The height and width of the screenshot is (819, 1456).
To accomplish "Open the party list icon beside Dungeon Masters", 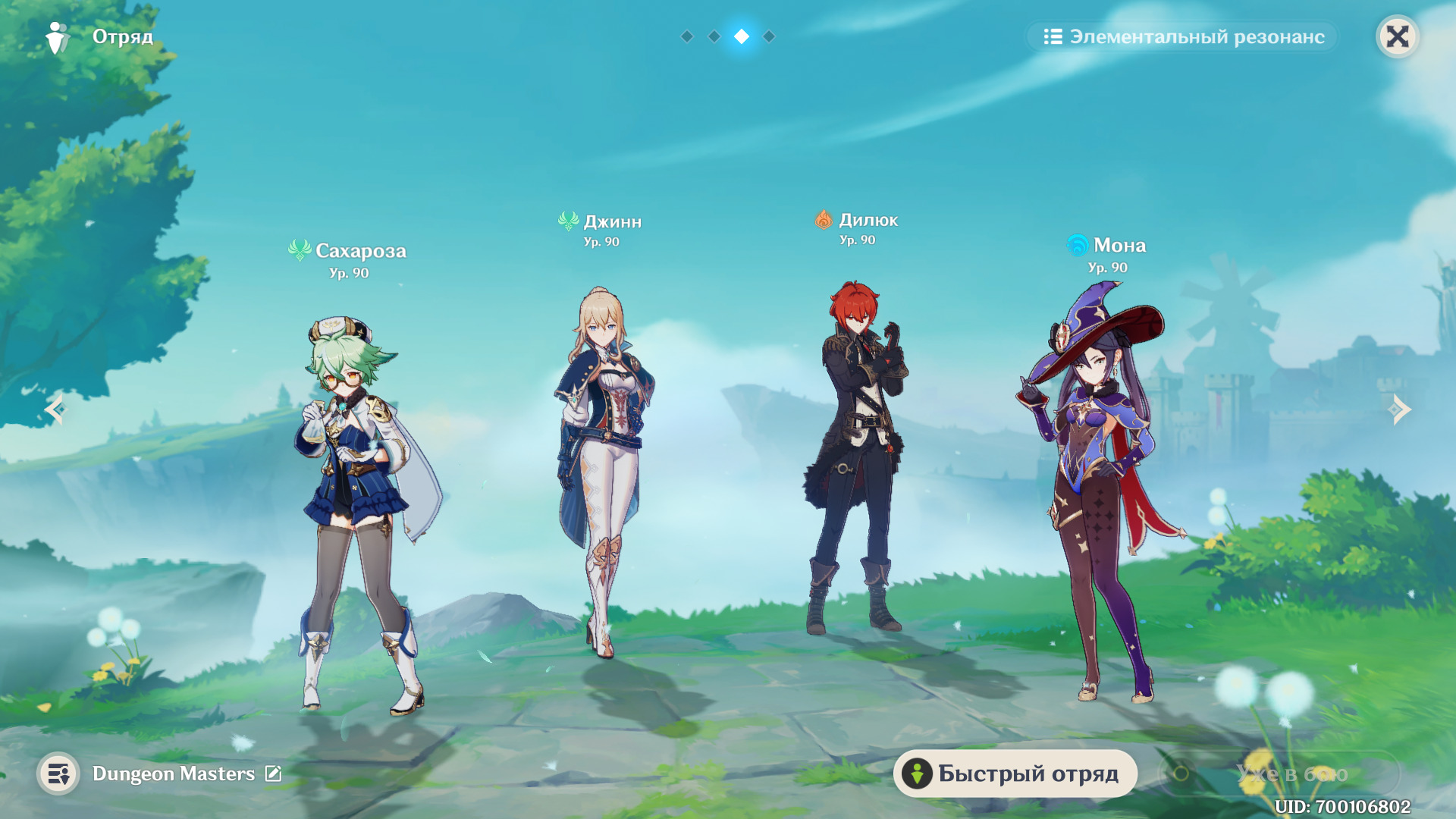I will 58,773.
